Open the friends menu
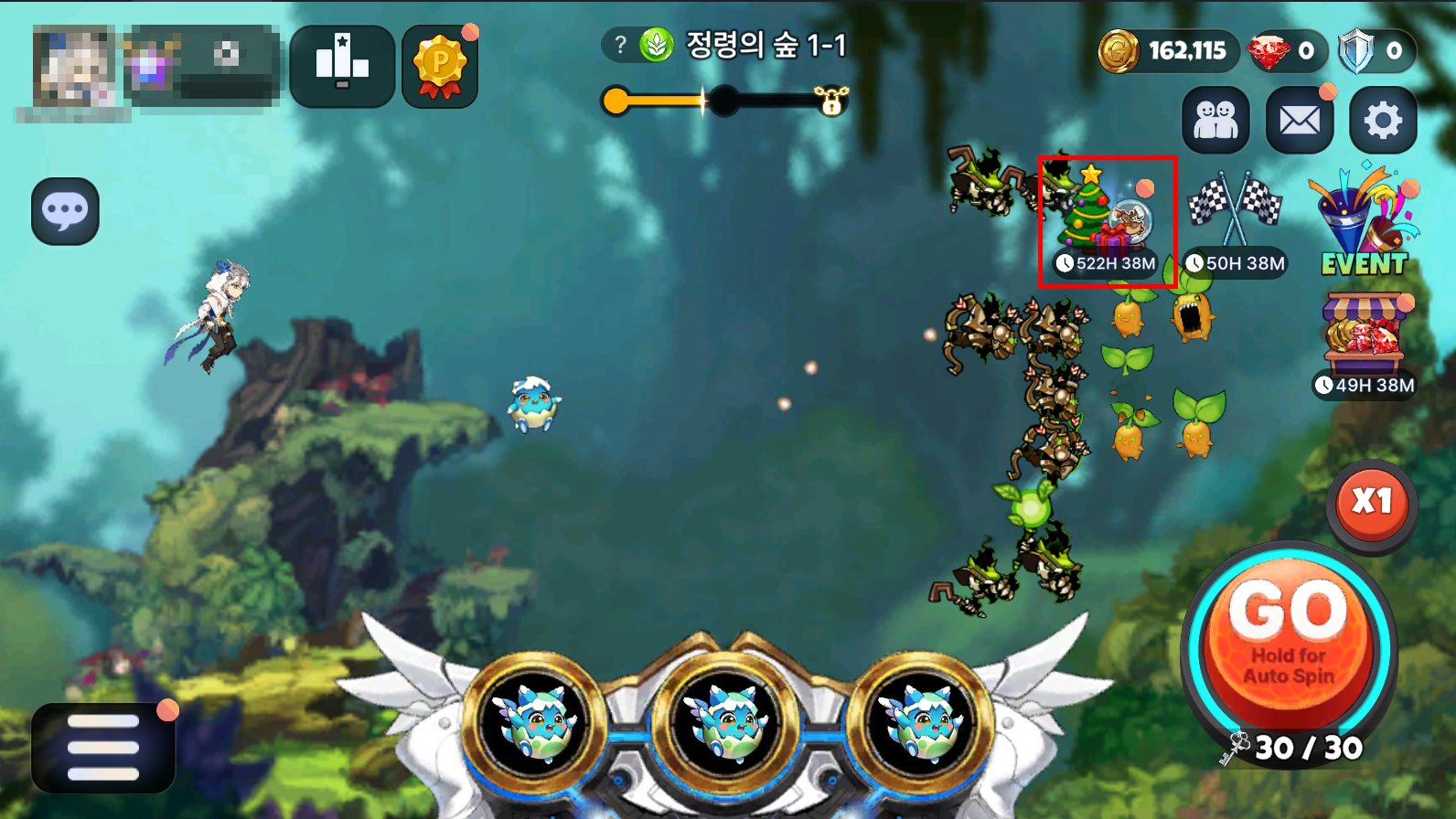The width and height of the screenshot is (1456, 819). 1215,120
